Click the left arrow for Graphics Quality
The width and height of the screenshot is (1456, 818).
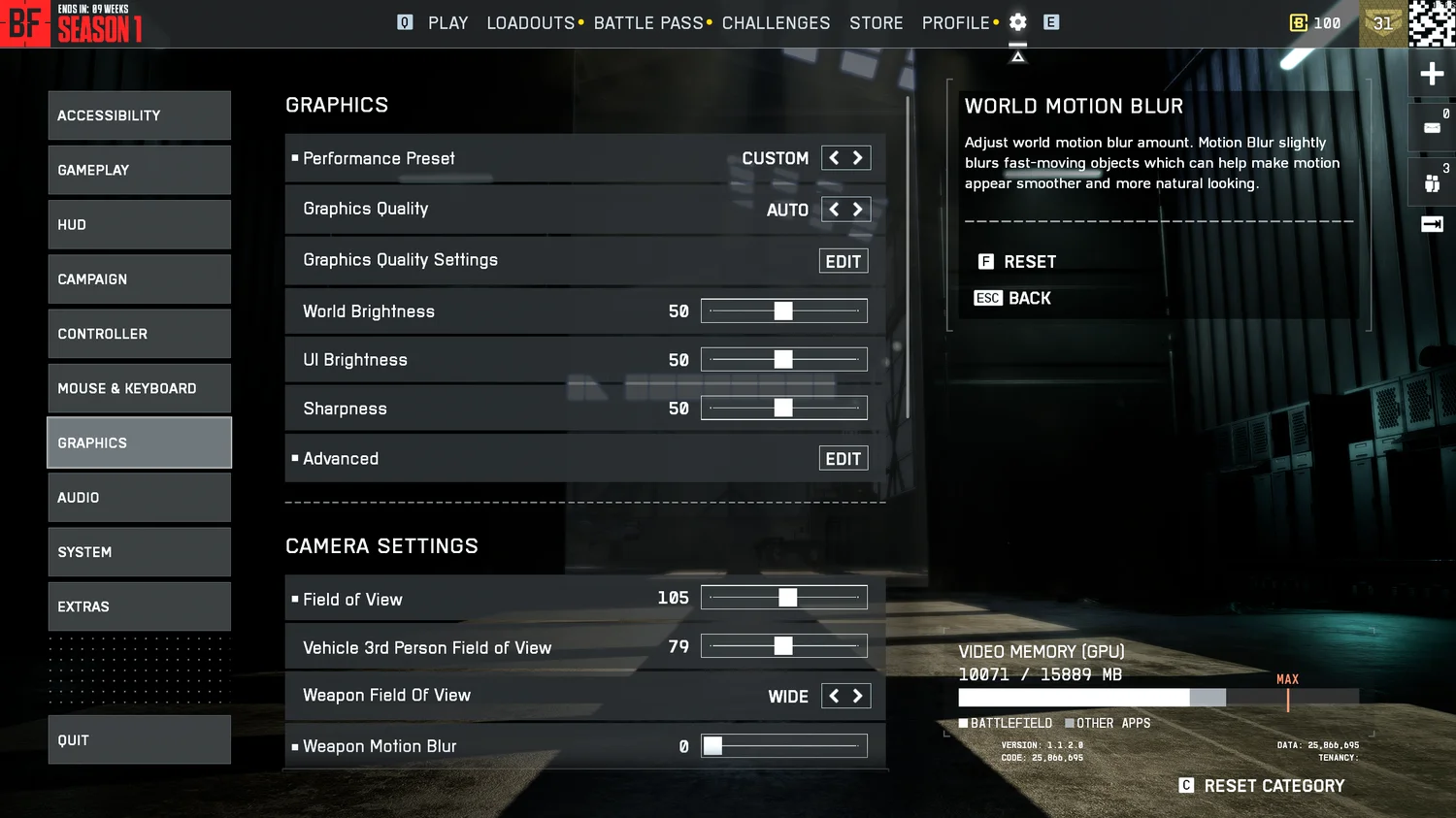click(x=834, y=210)
